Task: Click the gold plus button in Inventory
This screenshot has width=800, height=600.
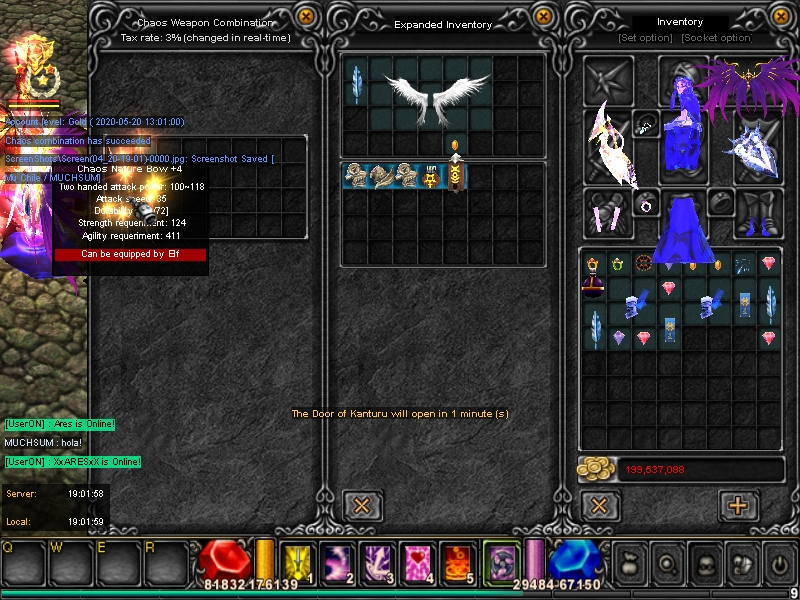Action: 738,505
